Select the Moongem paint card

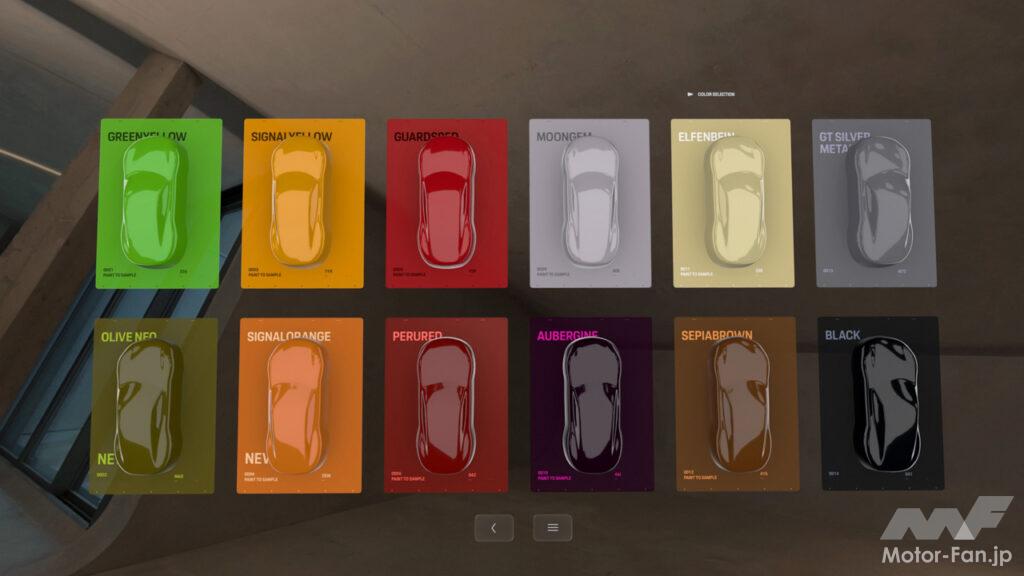coord(590,204)
